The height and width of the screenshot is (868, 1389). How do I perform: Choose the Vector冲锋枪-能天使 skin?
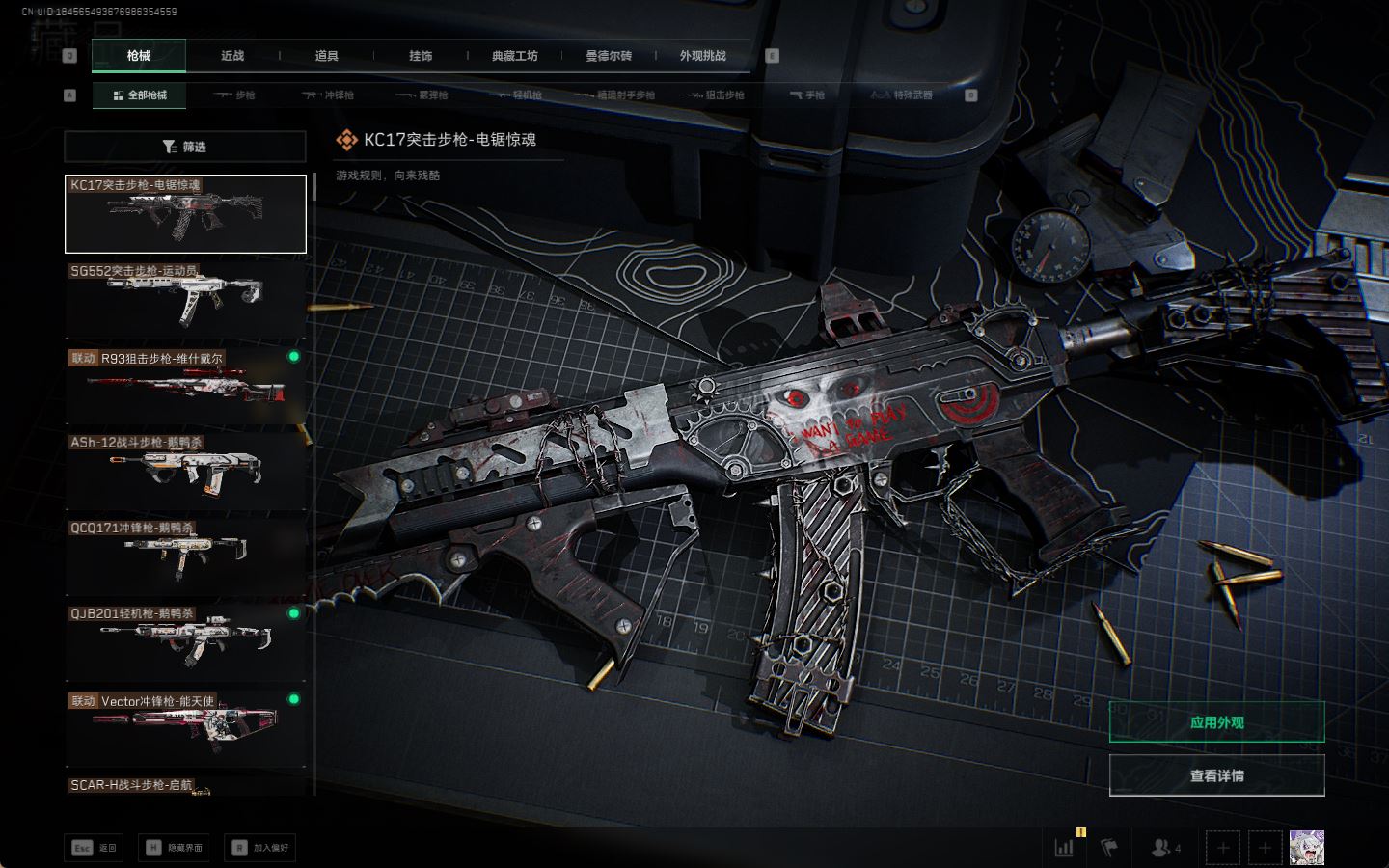pos(185,728)
